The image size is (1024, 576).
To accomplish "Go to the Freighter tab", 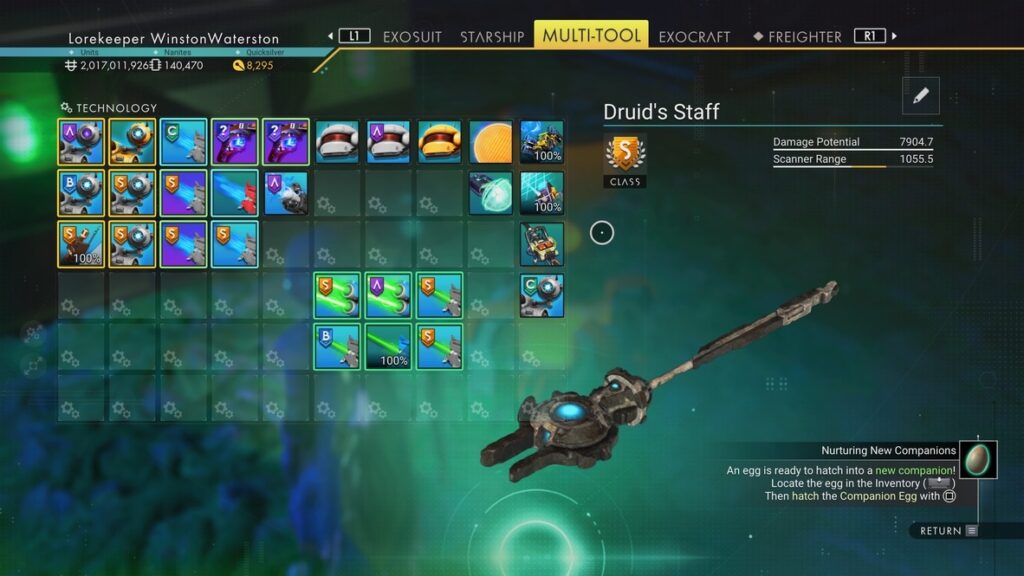I will [804, 37].
